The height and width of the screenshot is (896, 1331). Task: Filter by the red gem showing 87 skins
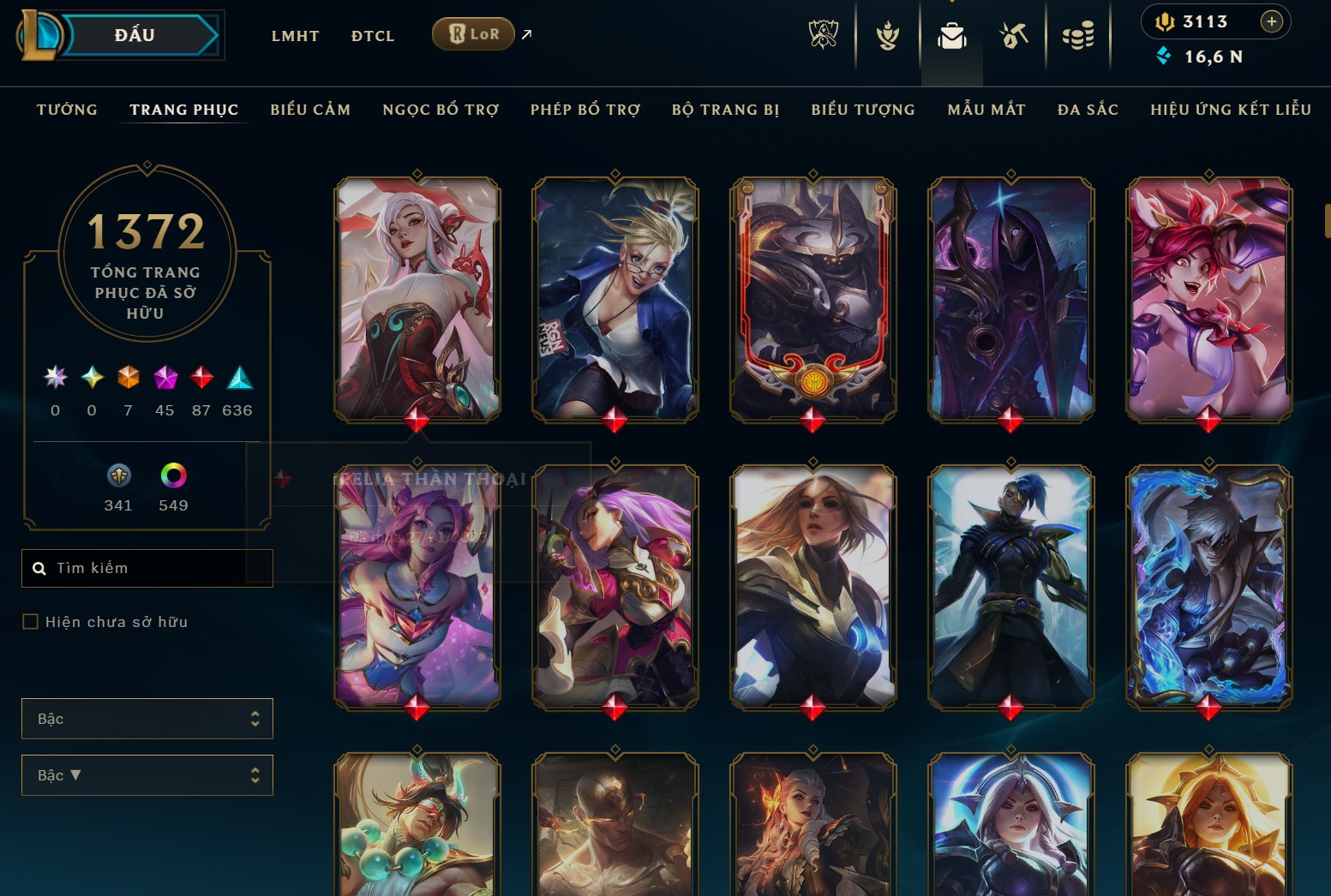201,378
